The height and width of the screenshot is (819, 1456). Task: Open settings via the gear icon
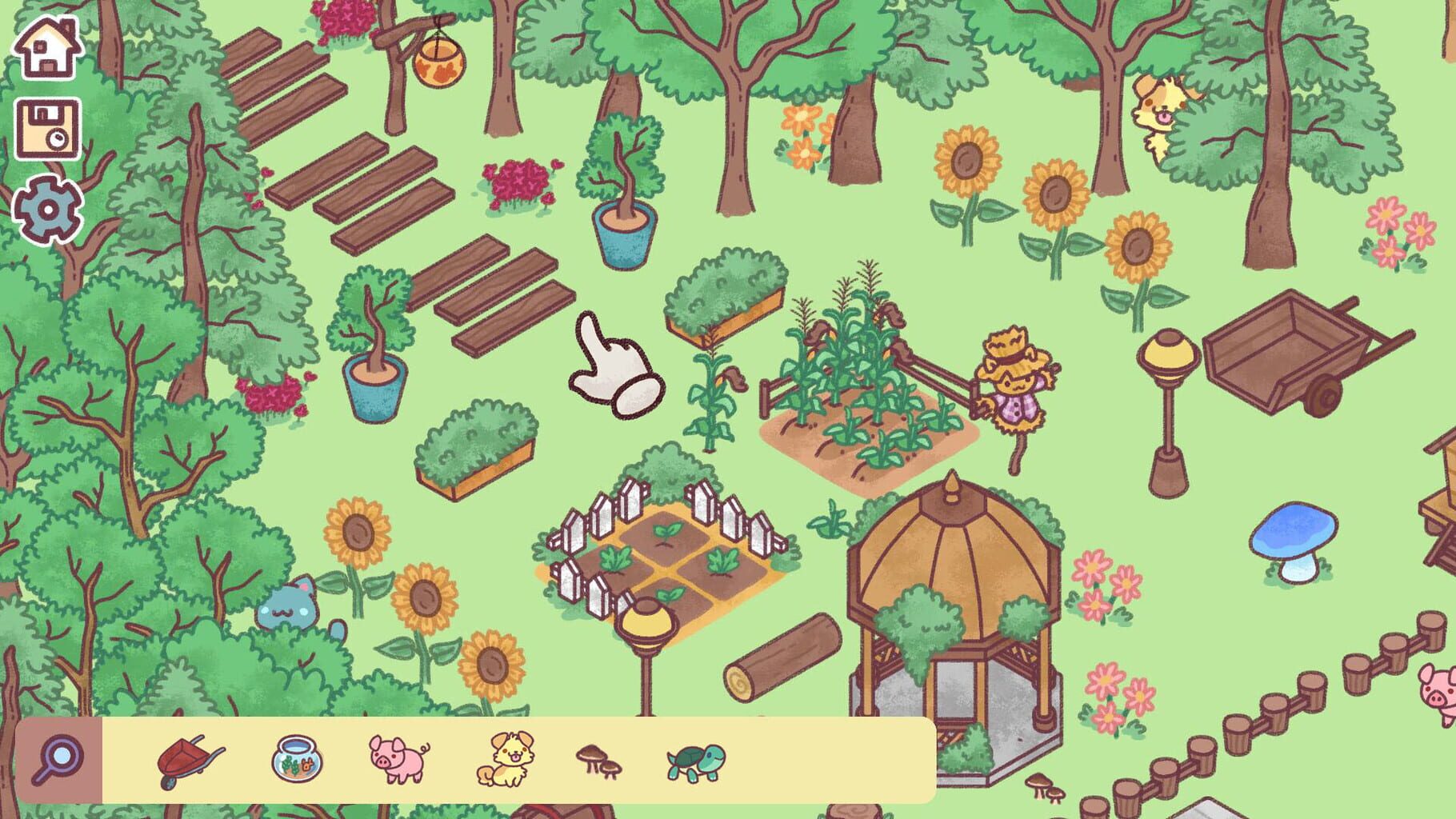pos(46,210)
